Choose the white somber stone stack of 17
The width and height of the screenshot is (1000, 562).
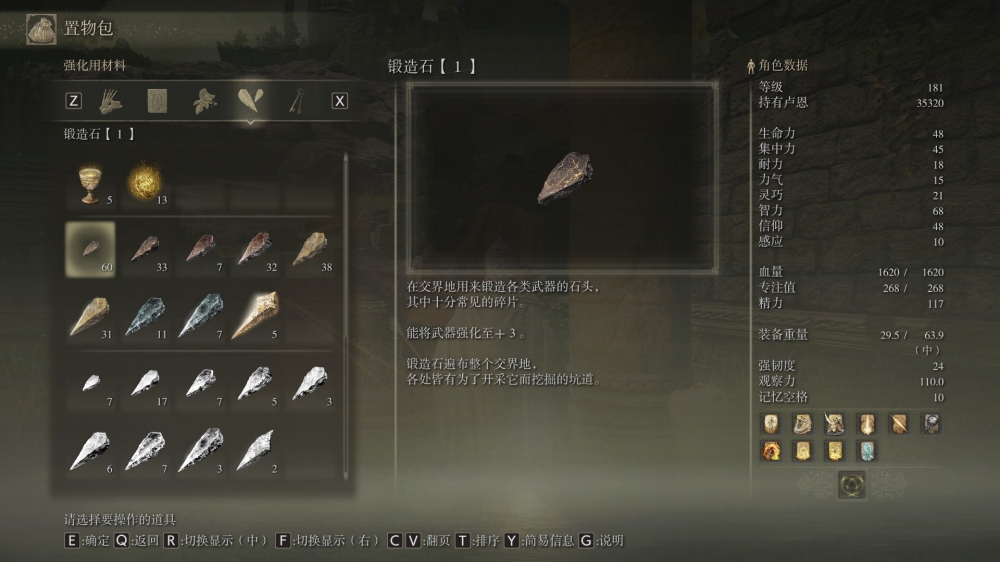pos(145,384)
